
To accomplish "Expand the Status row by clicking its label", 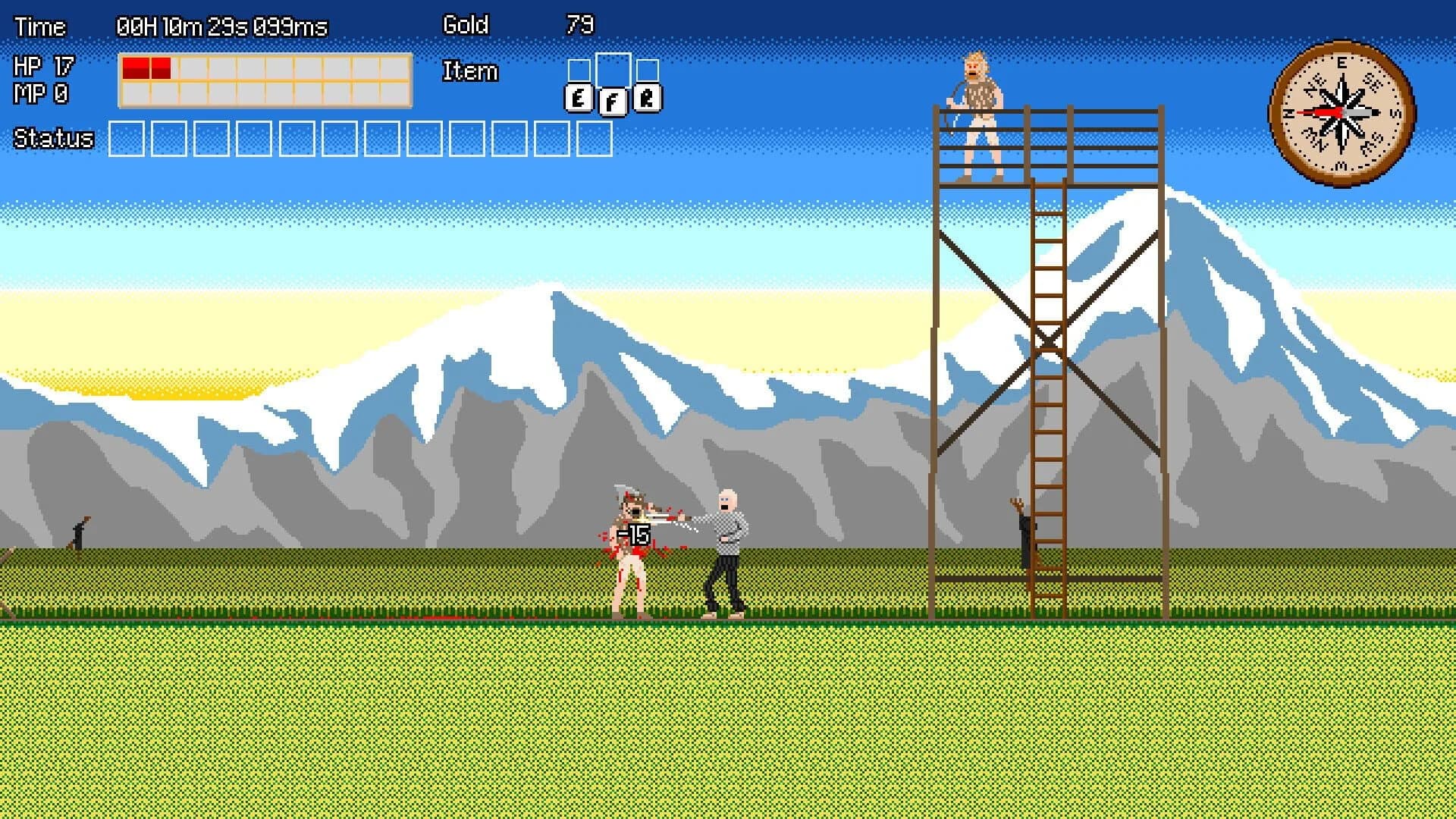I will (53, 139).
